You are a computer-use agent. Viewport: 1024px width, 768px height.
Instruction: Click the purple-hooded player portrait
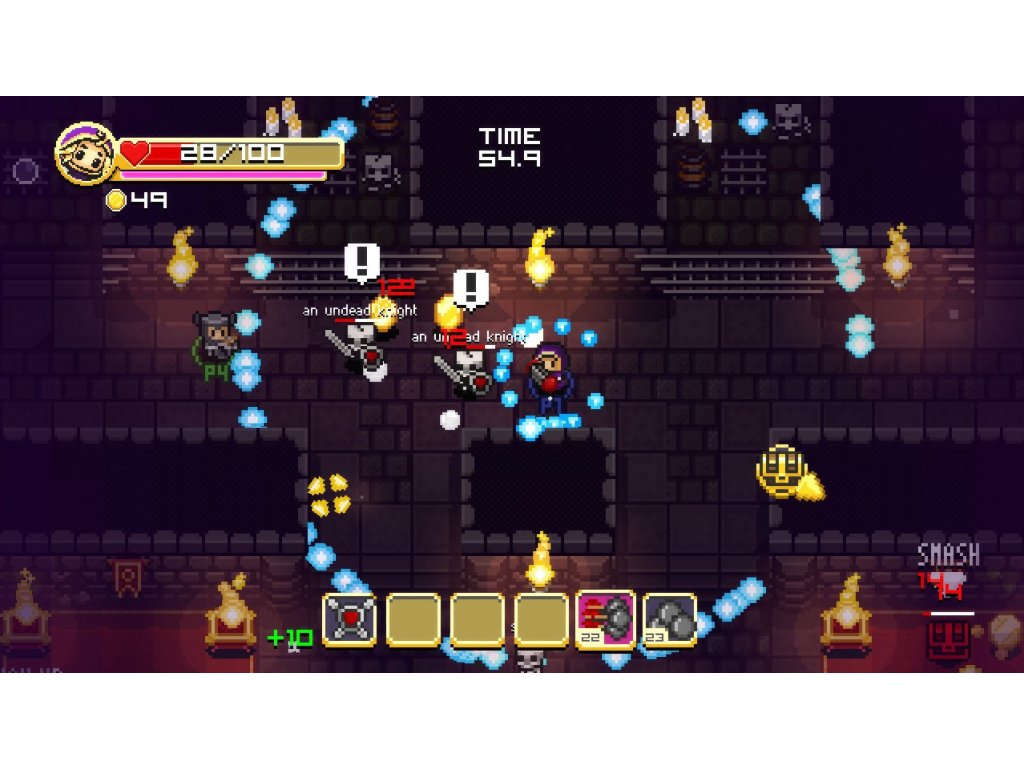coord(85,153)
